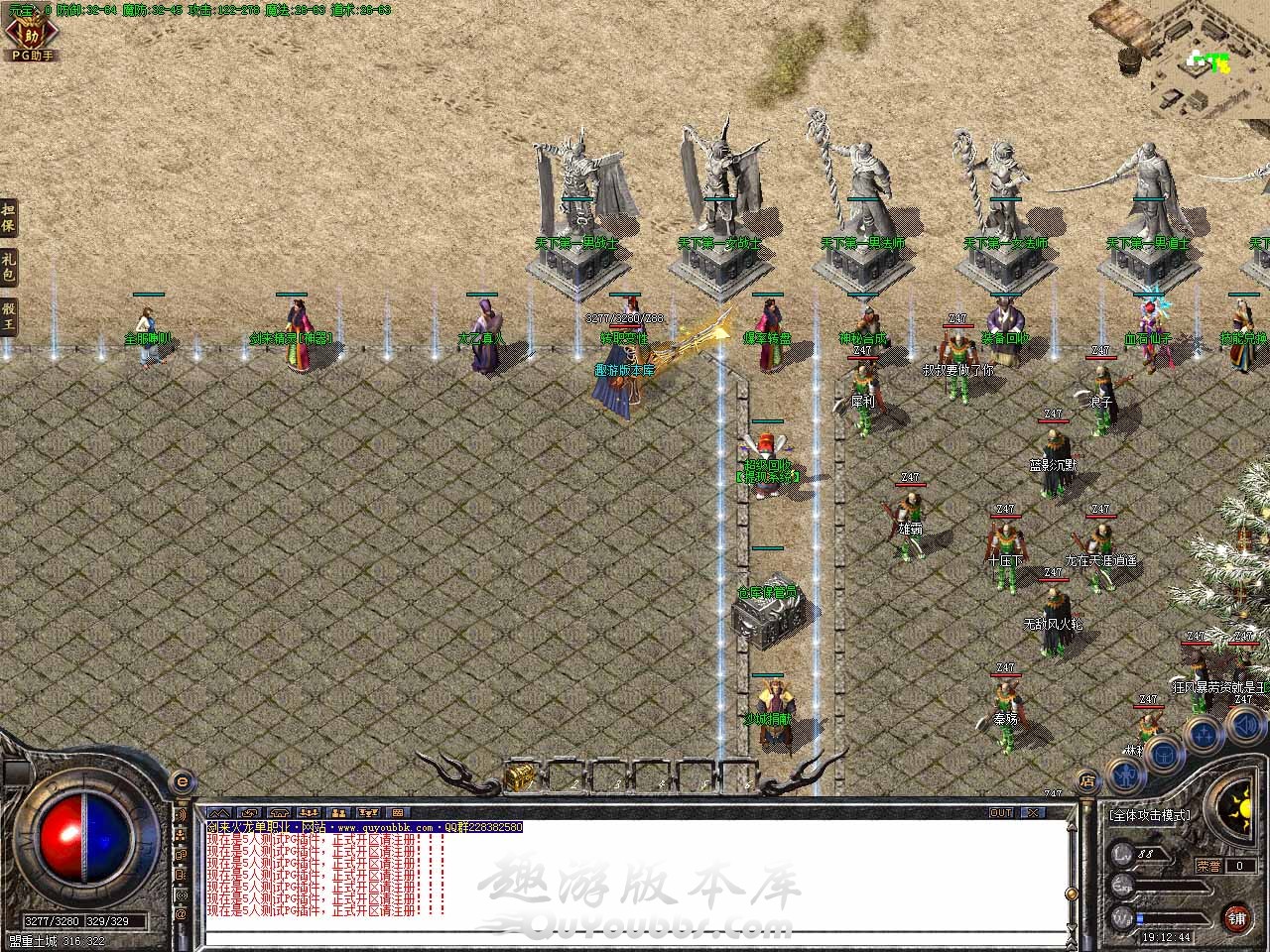
Task: Close the chat panel with X
Action: 1033,813
